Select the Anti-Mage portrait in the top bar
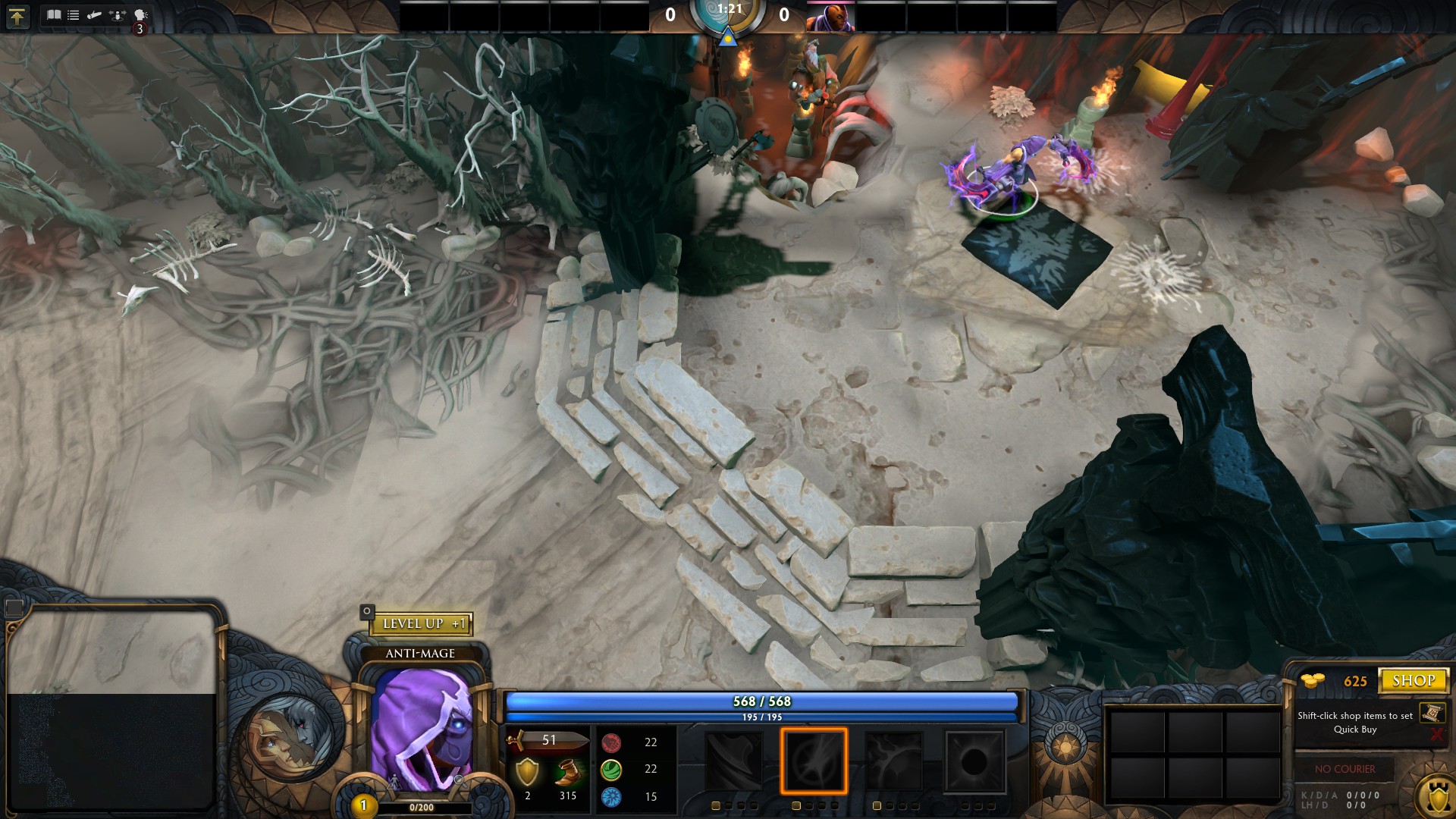The height and width of the screenshot is (819, 1456). pyautogui.click(x=830, y=17)
